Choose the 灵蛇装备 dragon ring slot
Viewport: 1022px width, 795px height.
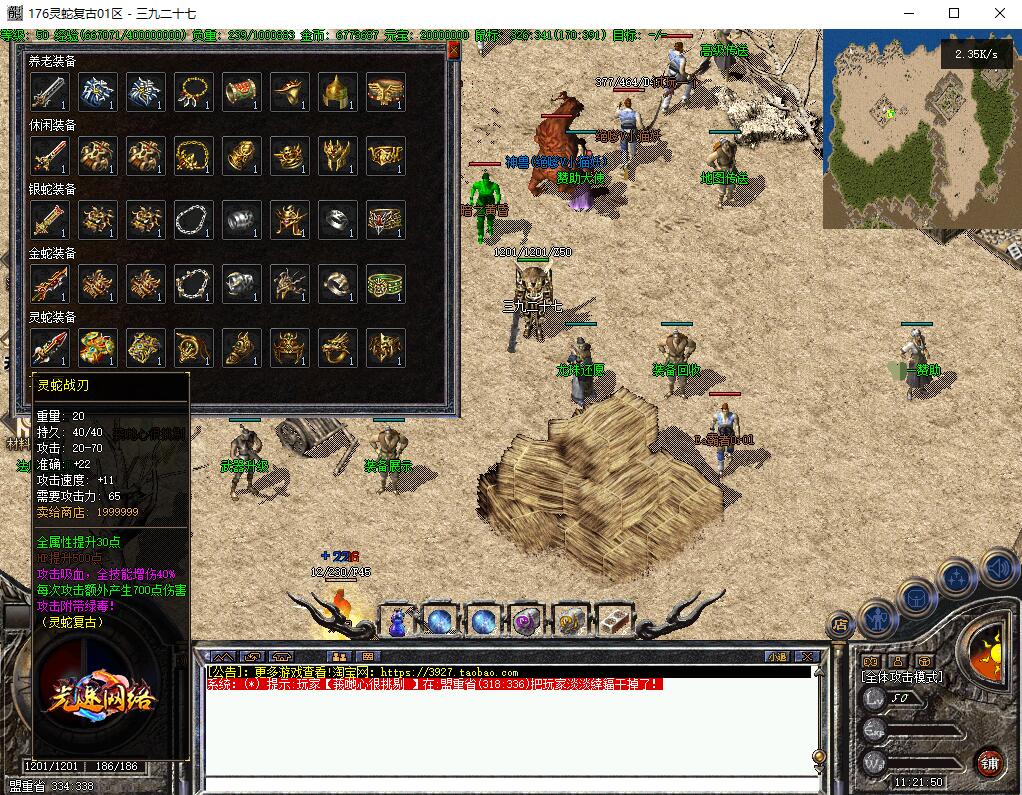click(x=337, y=348)
